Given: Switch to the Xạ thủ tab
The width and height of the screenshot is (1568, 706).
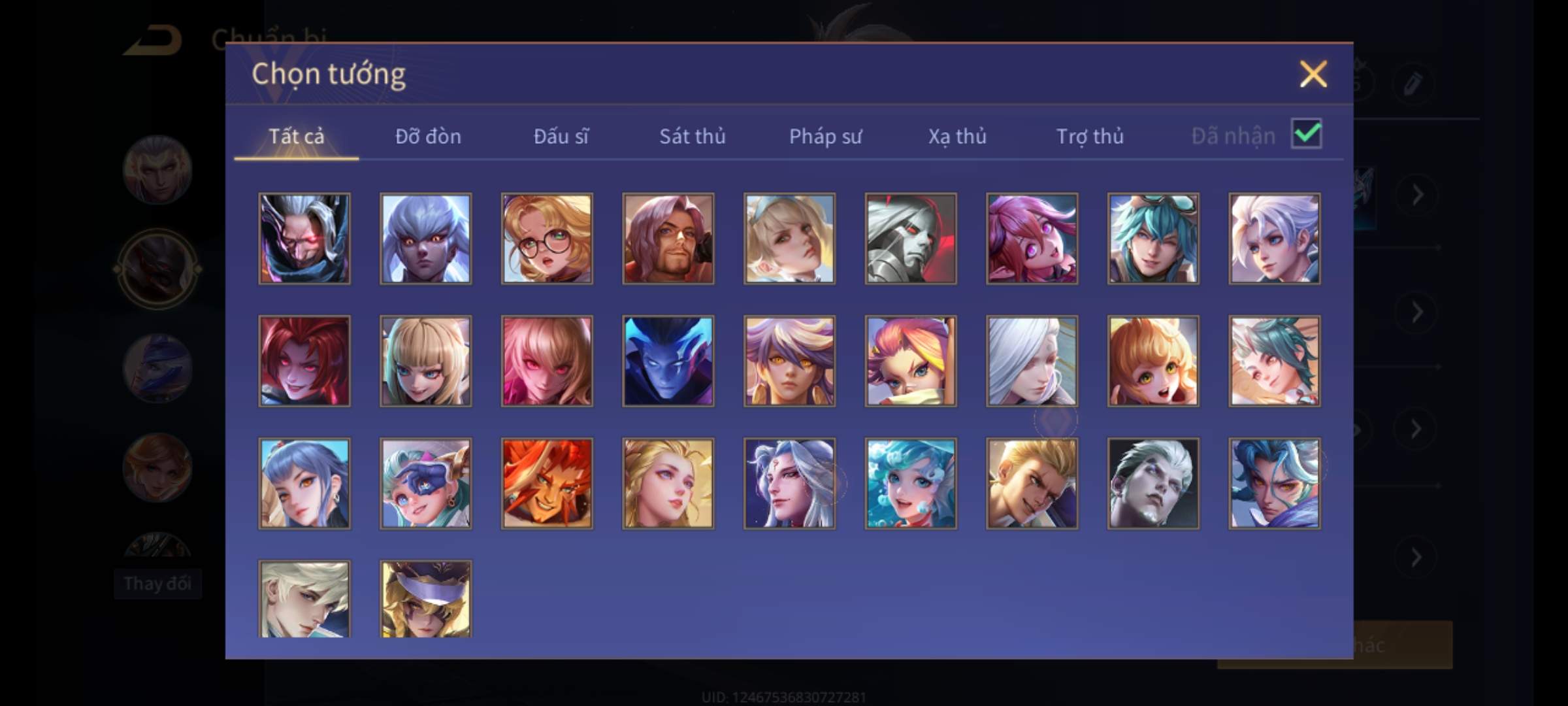Looking at the screenshot, I should tap(957, 136).
